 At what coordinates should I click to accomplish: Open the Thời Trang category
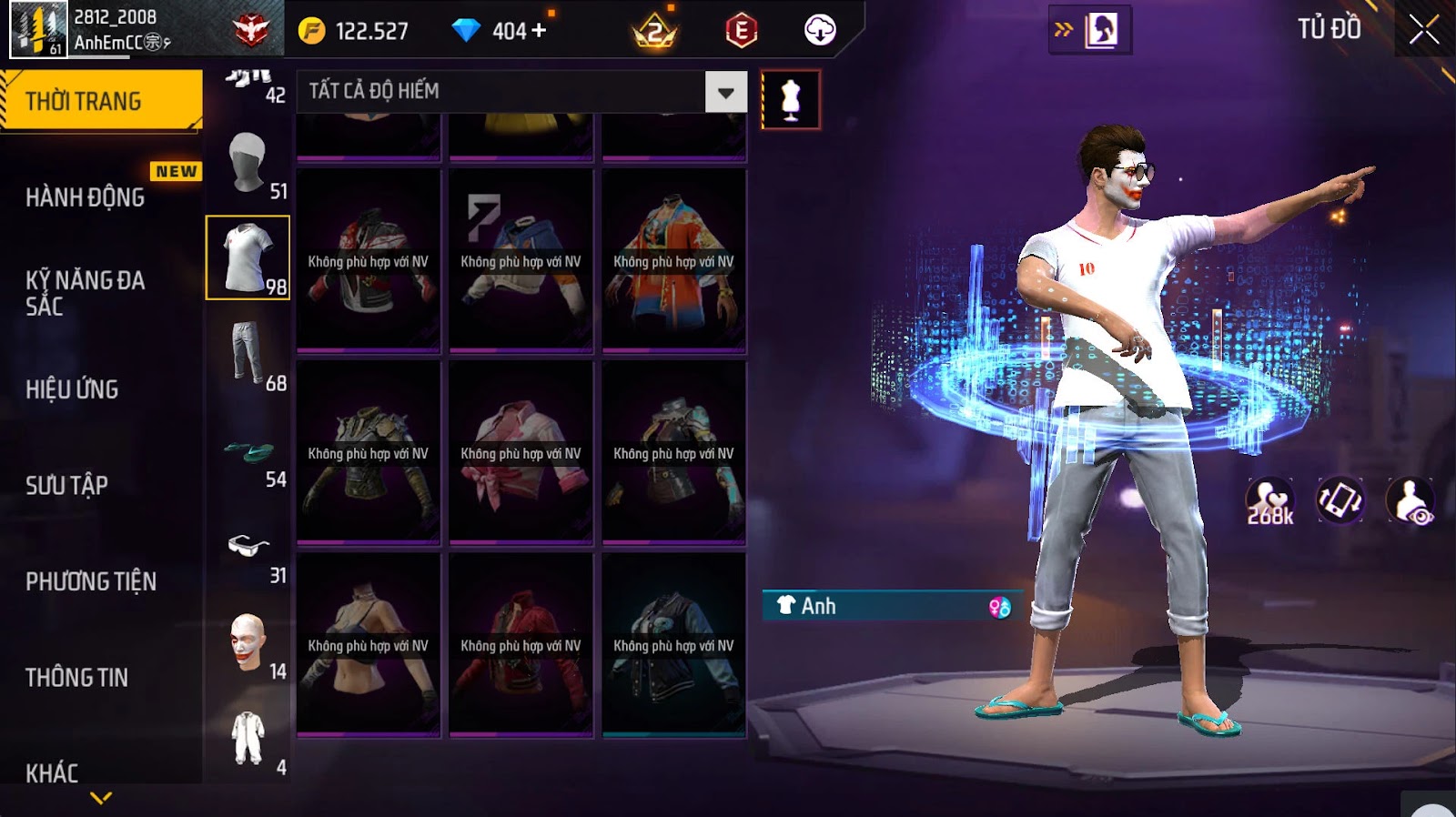100,101
